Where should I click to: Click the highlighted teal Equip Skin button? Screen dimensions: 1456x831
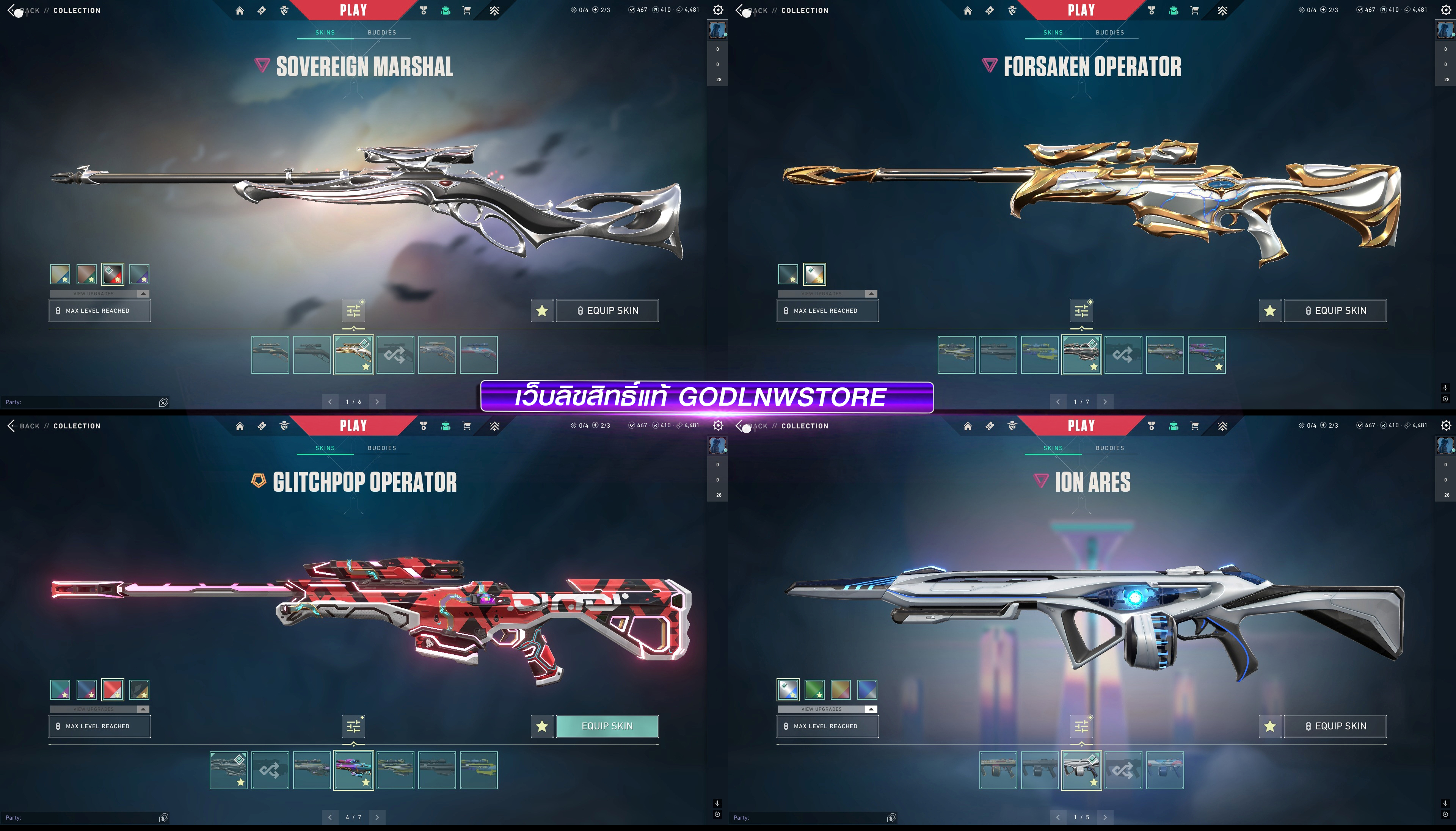(x=607, y=726)
